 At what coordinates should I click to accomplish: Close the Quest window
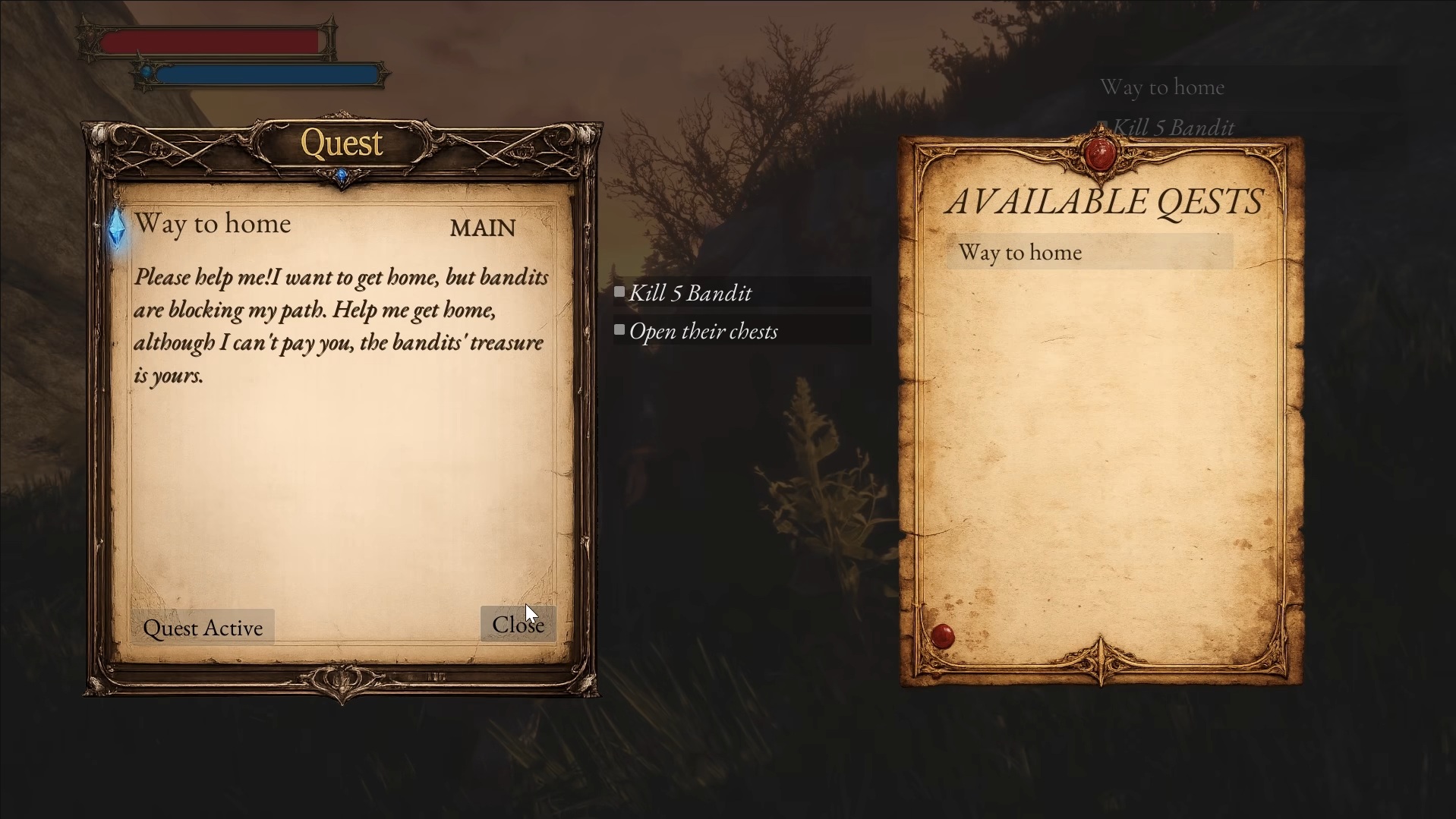tap(518, 624)
